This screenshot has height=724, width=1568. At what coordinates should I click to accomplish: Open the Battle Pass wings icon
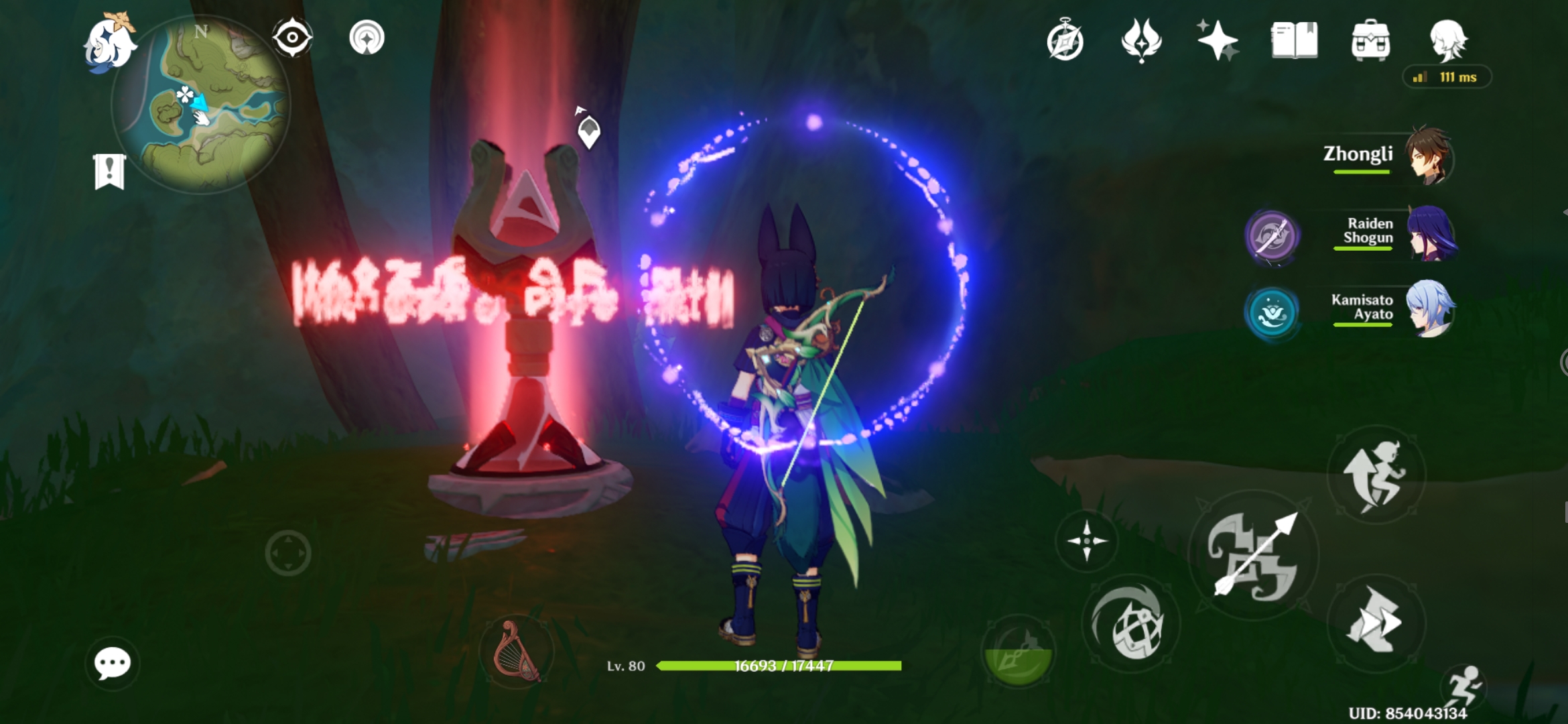click(x=1142, y=42)
